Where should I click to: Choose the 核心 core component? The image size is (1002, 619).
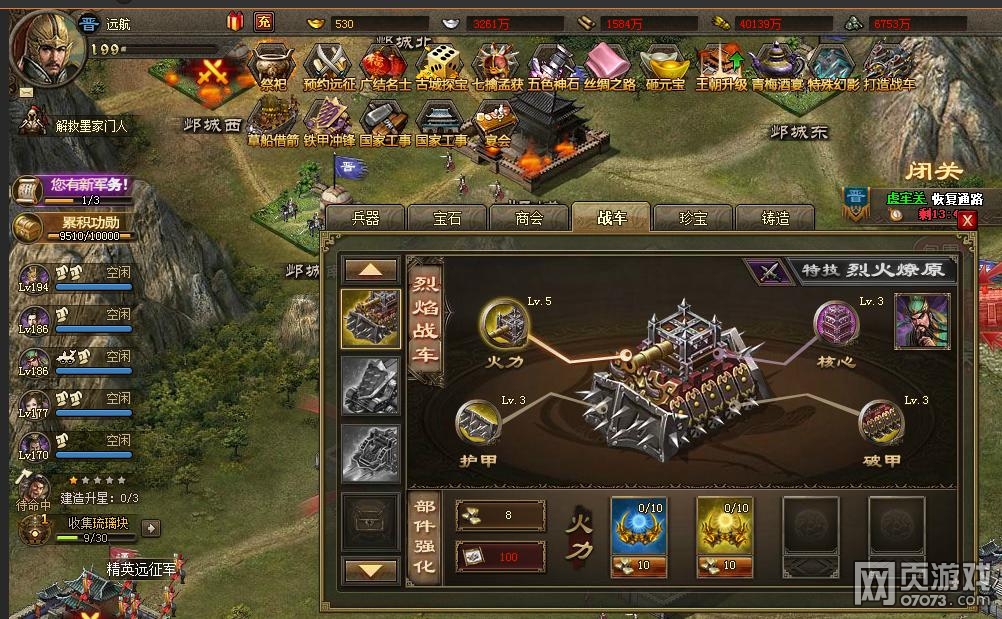point(836,323)
